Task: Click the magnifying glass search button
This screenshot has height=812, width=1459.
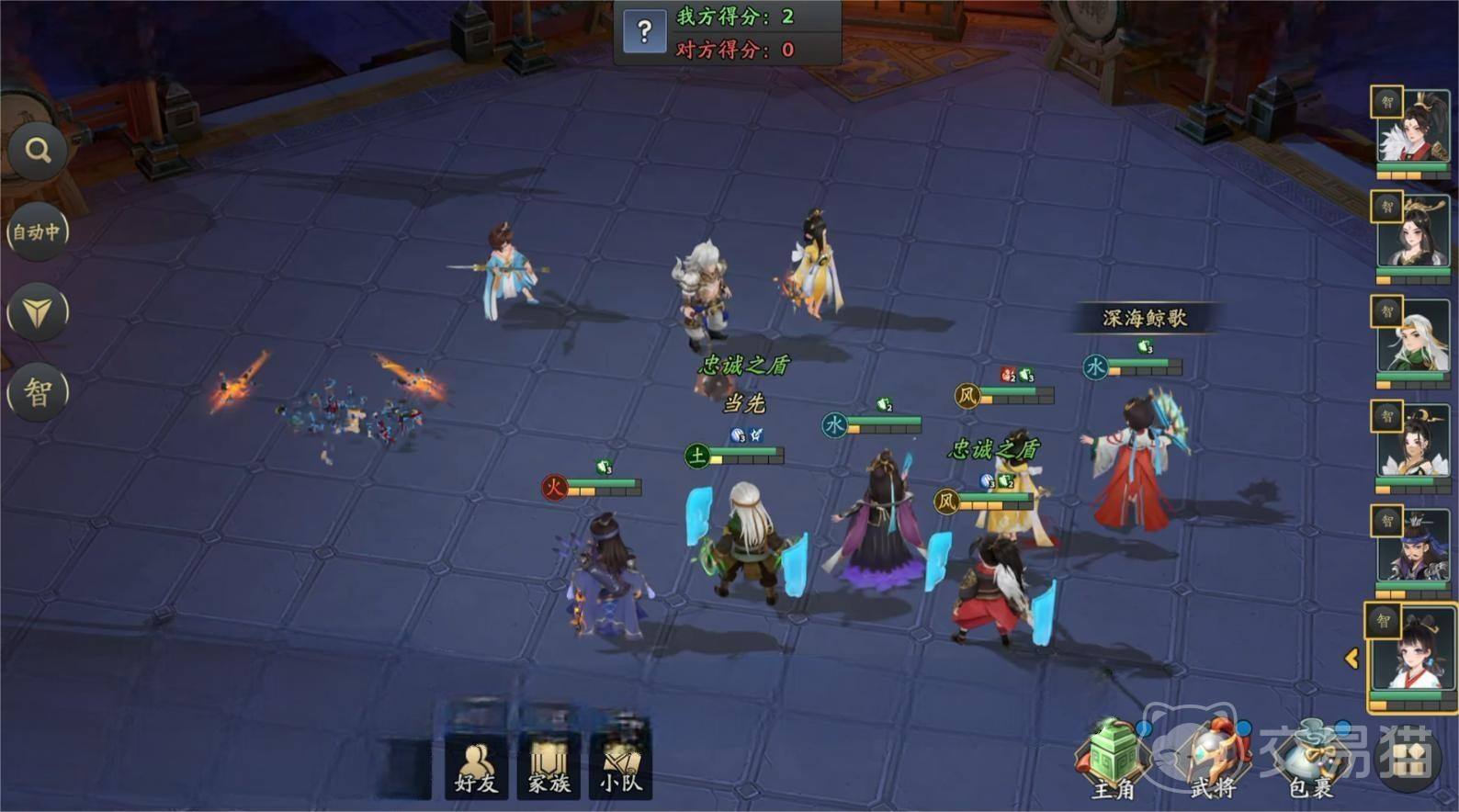Action: tap(38, 151)
